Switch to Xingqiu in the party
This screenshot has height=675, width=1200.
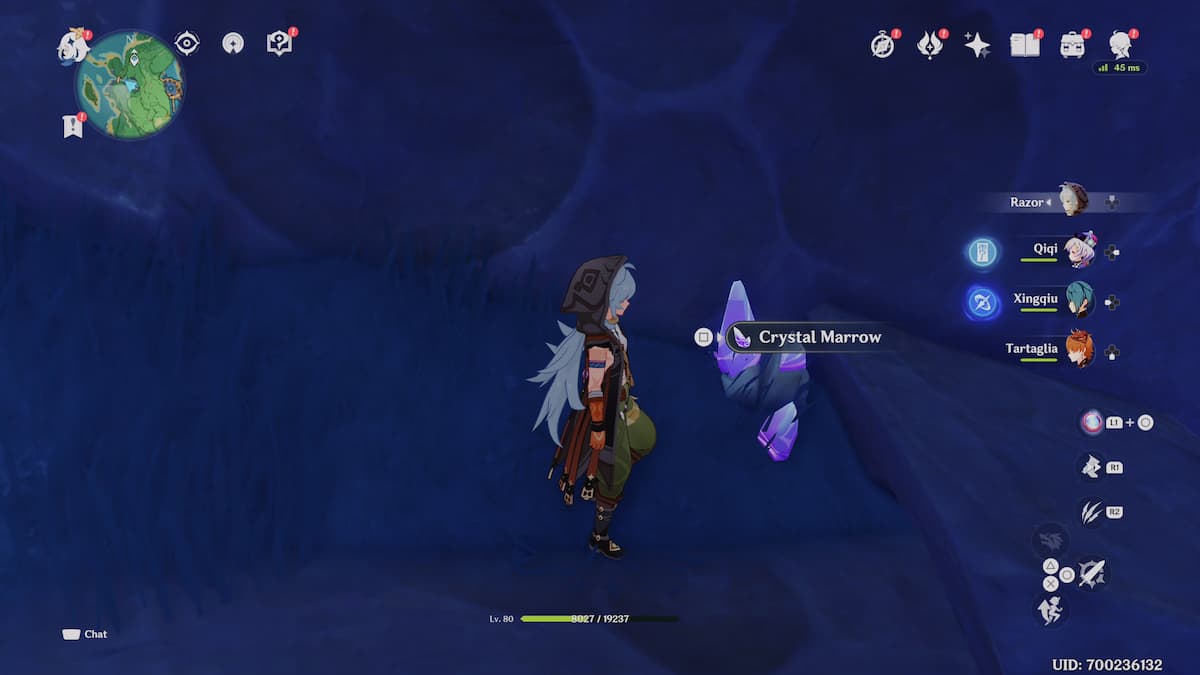point(1078,300)
